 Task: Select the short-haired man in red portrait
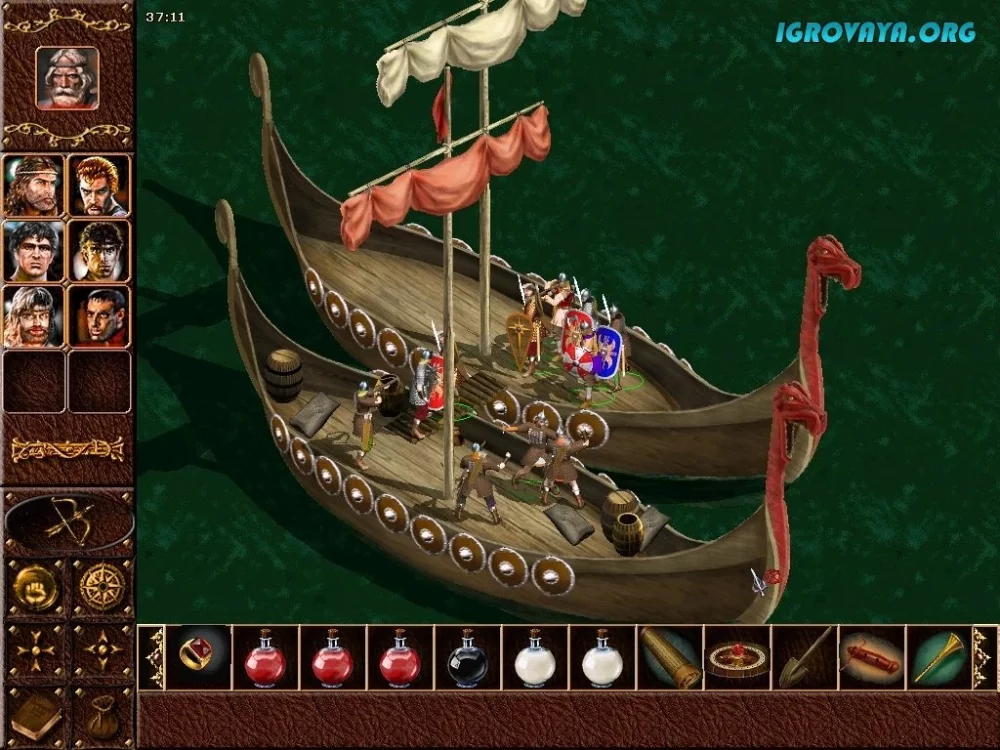[x=99, y=316]
